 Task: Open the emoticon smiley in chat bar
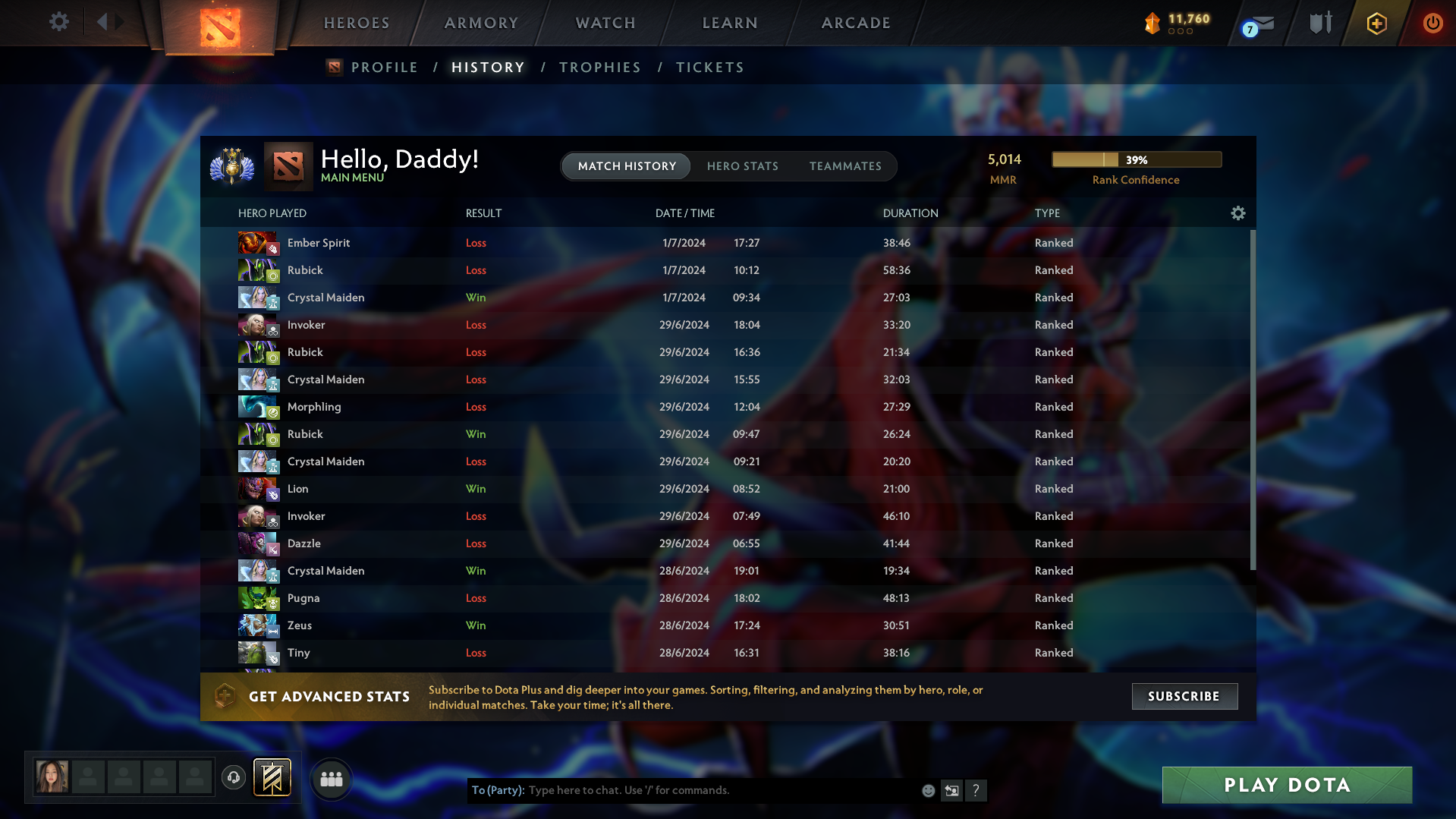coord(928,790)
